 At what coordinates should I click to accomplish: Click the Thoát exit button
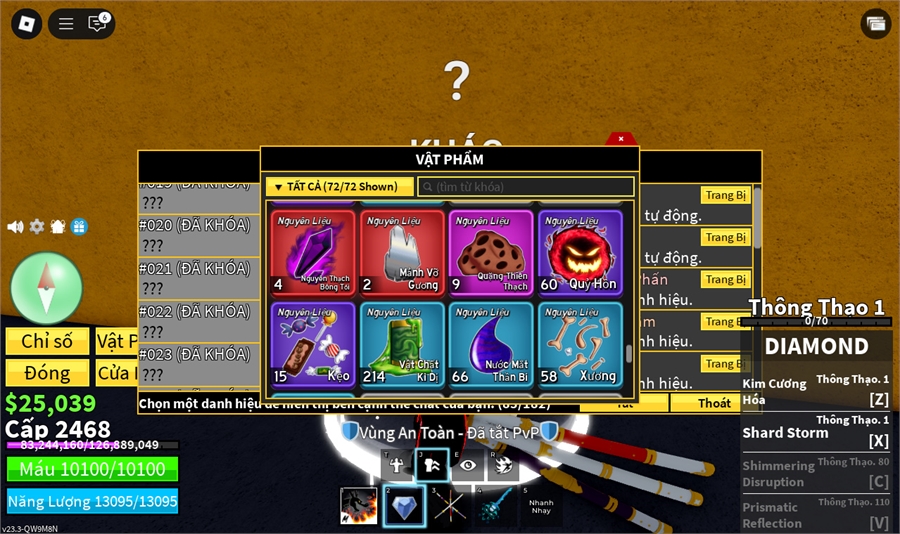(x=714, y=403)
